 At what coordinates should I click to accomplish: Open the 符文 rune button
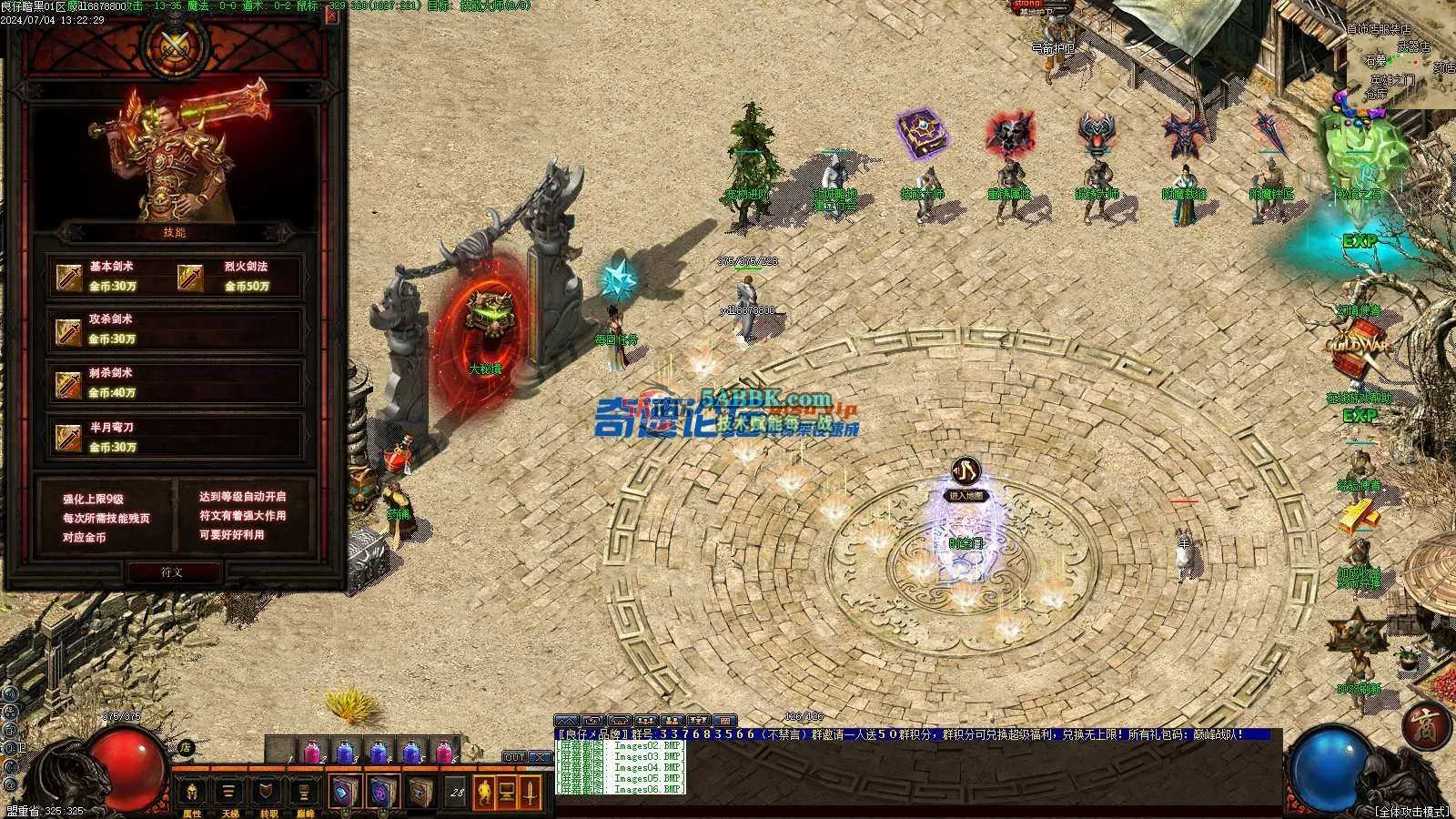click(x=173, y=571)
